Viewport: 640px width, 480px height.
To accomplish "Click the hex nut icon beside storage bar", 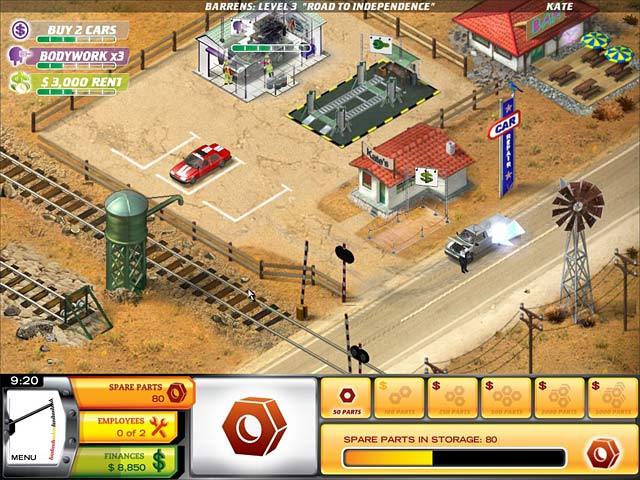I will click(x=603, y=452).
